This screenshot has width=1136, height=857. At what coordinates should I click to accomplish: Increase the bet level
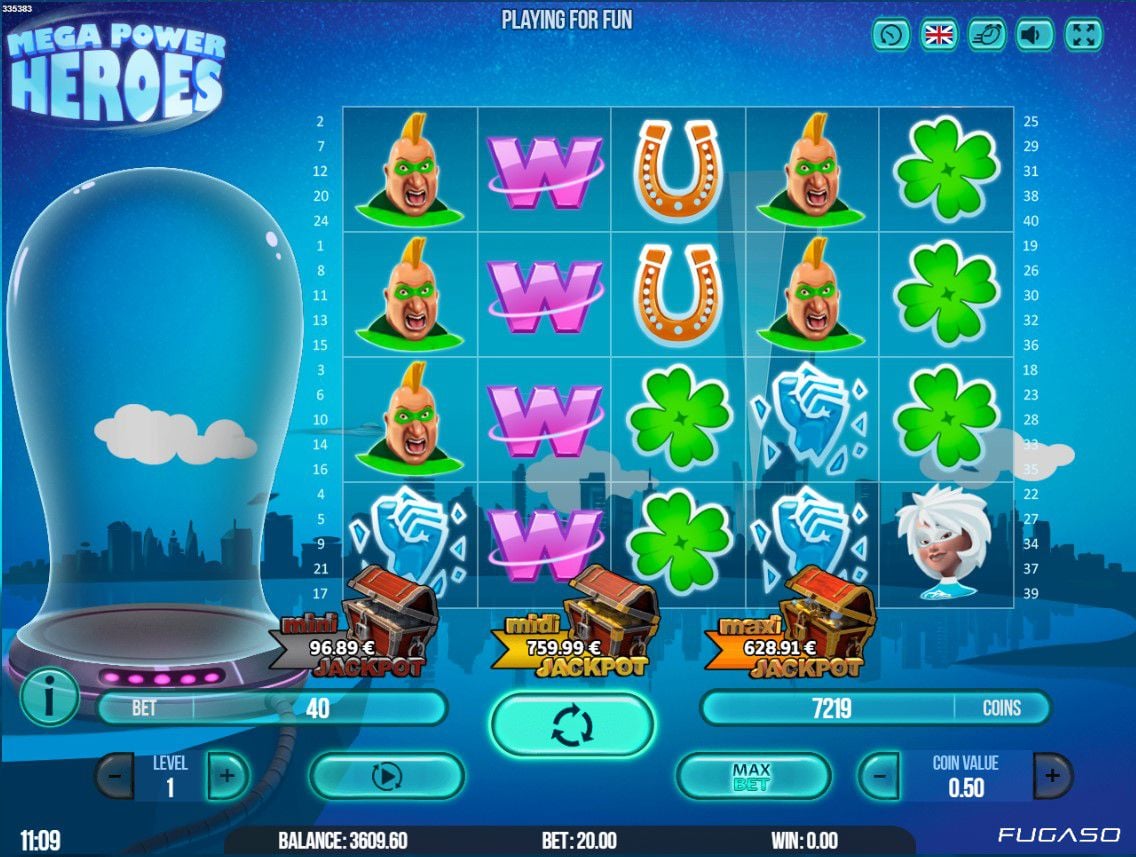click(x=227, y=776)
